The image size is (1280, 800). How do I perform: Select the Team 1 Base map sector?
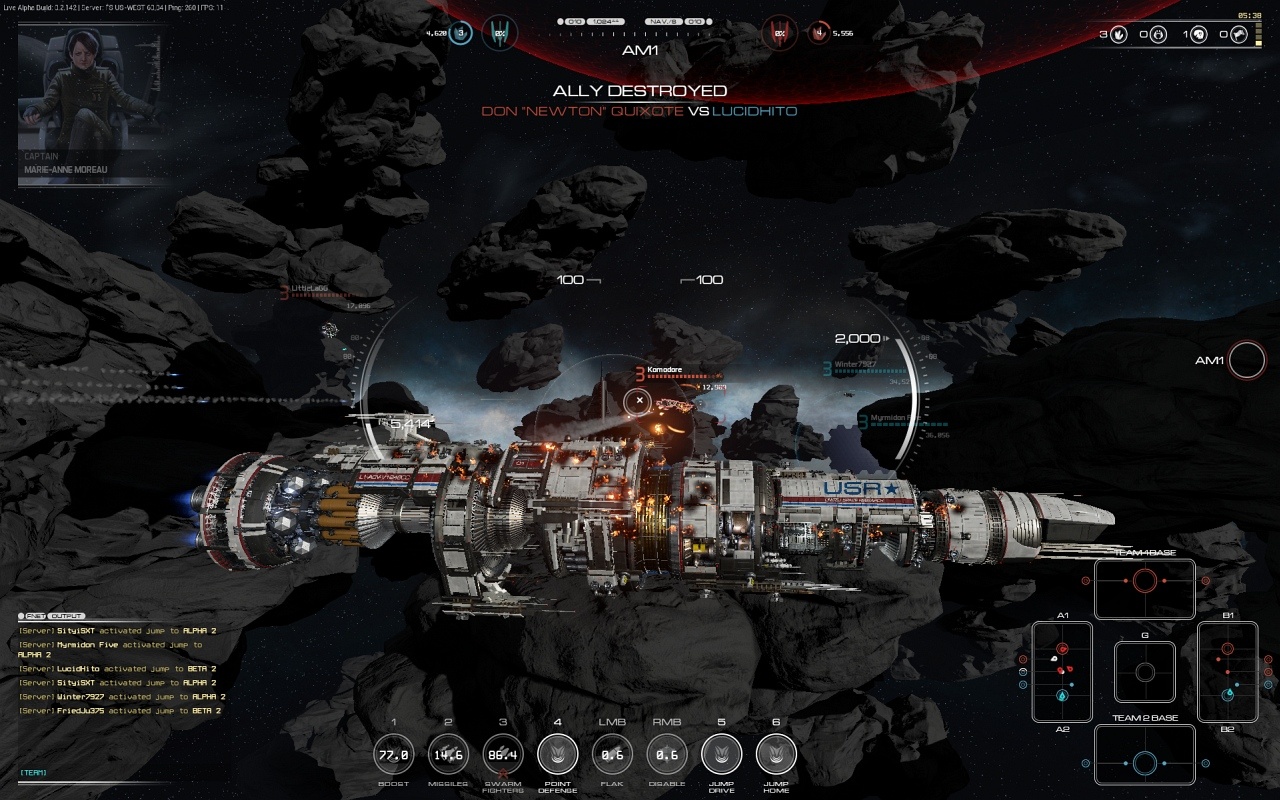(x=1145, y=589)
